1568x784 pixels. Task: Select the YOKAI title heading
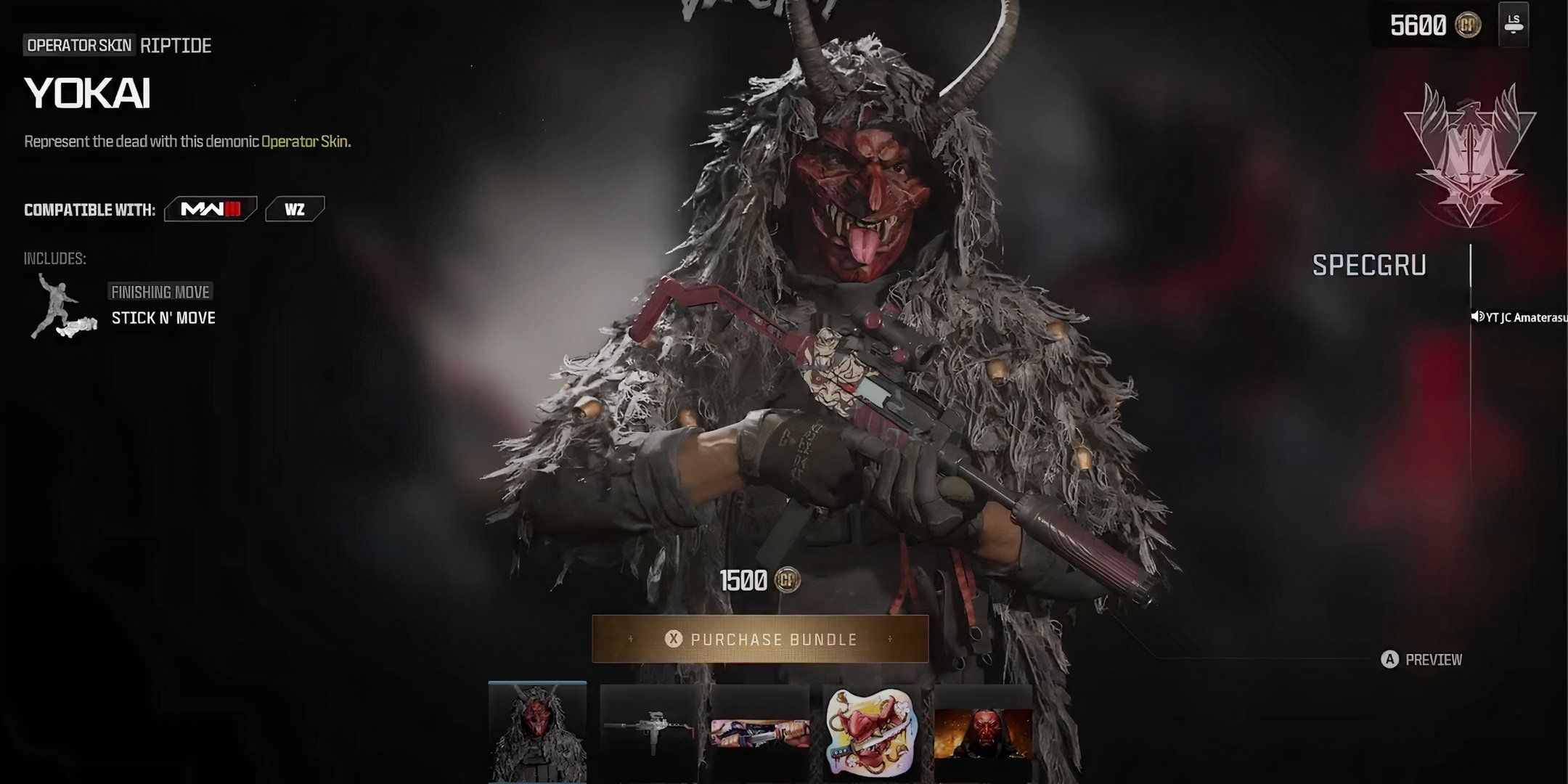(87, 93)
